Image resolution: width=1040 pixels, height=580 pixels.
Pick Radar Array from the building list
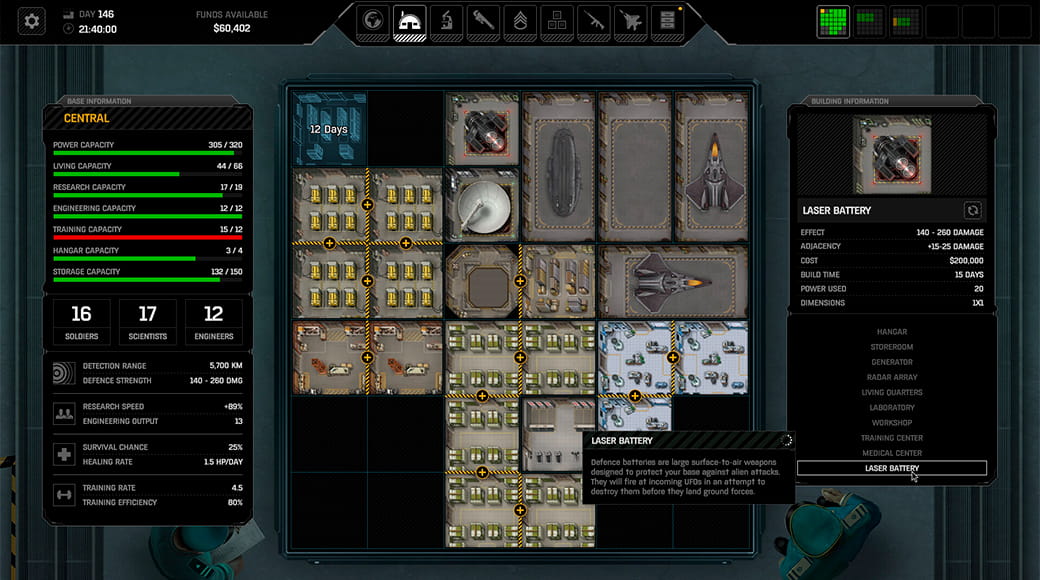coord(891,377)
